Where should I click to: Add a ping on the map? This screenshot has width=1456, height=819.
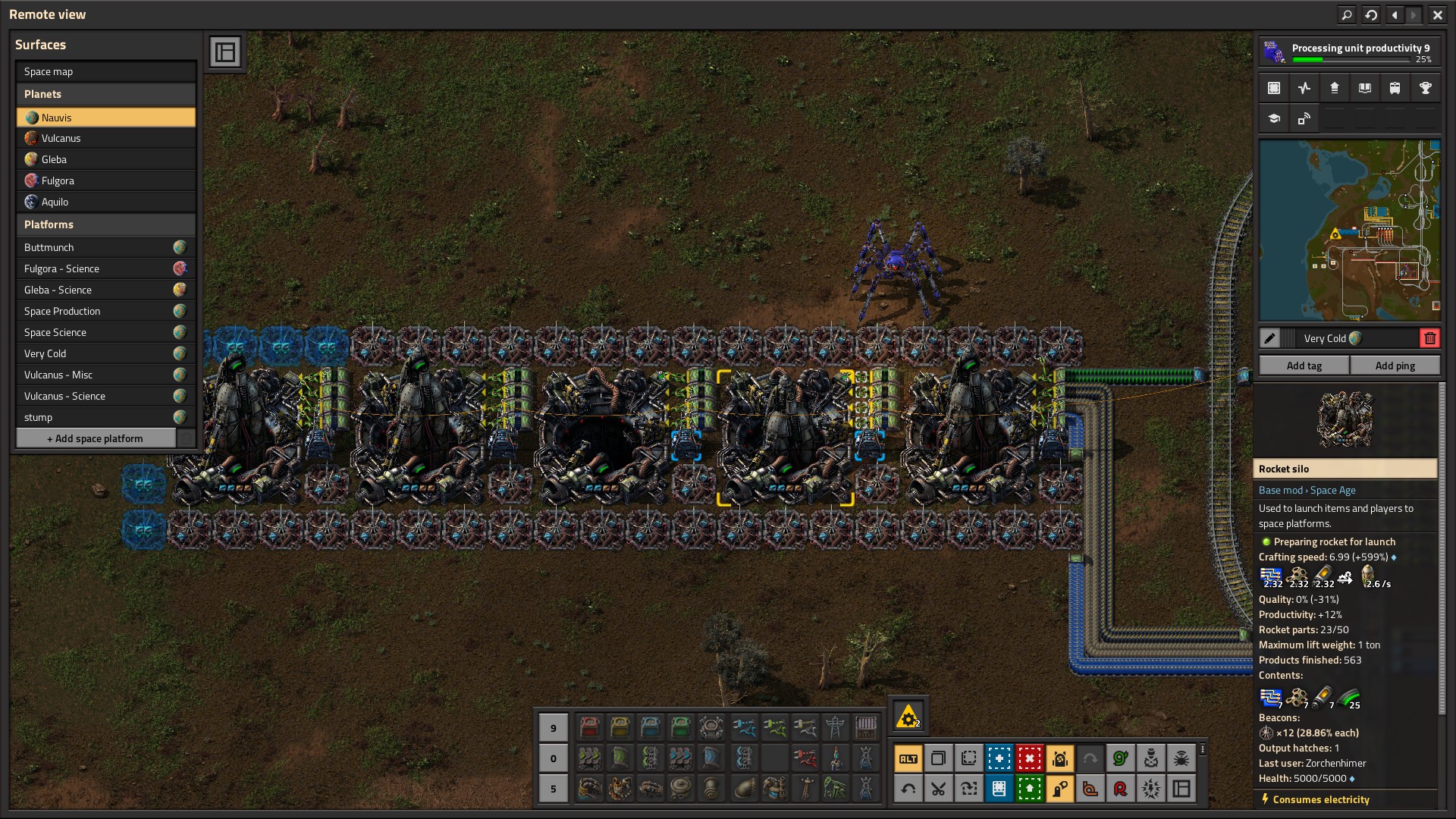[1395, 366]
